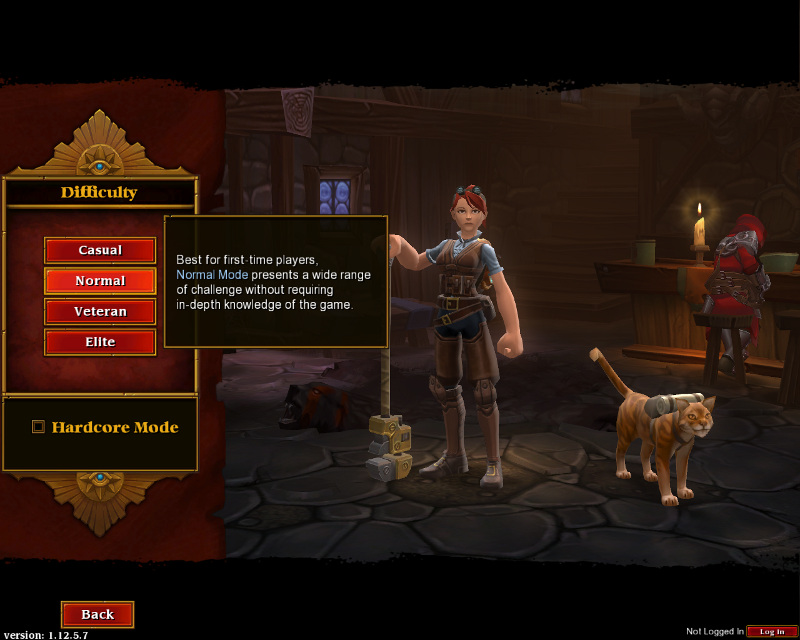The image size is (800, 640).
Task: Set difficulty to Elite
Action: [x=100, y=342]
